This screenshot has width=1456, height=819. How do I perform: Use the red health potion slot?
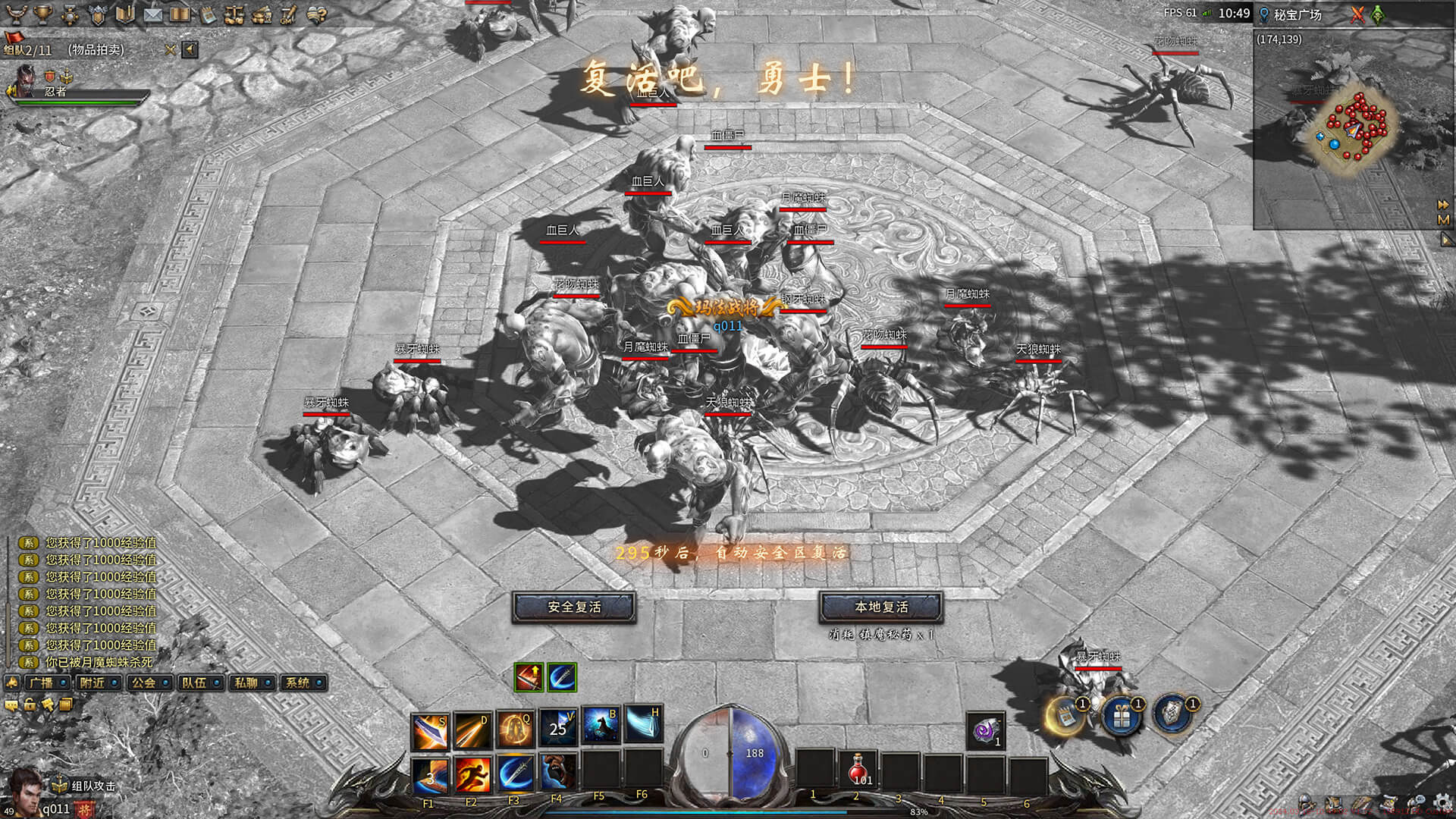(859, 769)
